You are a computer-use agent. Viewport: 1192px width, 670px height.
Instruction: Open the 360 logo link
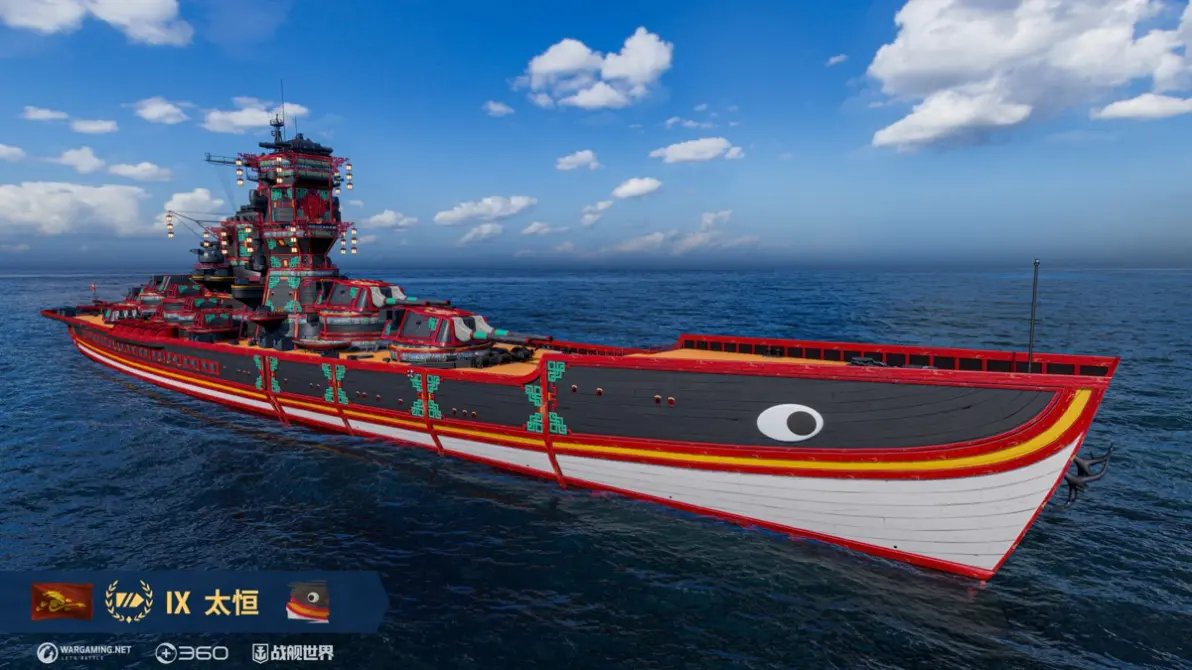[191, 653]
